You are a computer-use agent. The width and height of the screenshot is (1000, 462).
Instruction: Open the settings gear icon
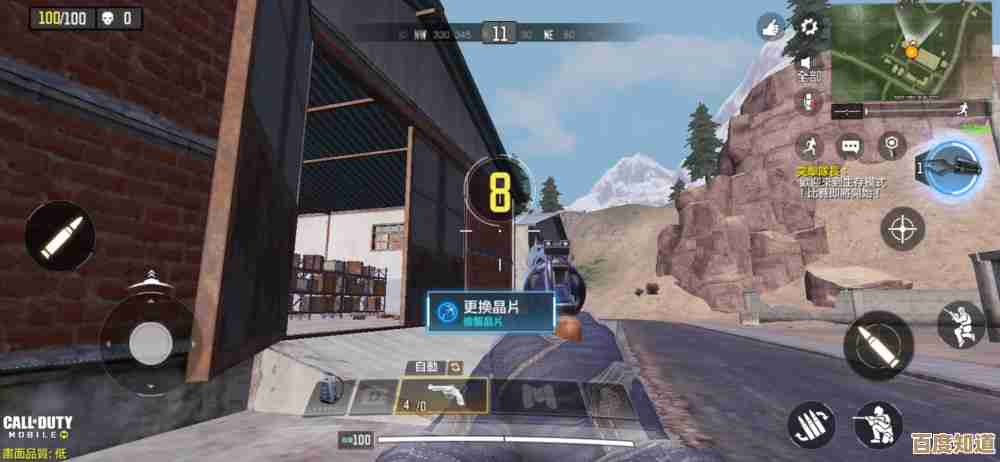tap(808, 25)
